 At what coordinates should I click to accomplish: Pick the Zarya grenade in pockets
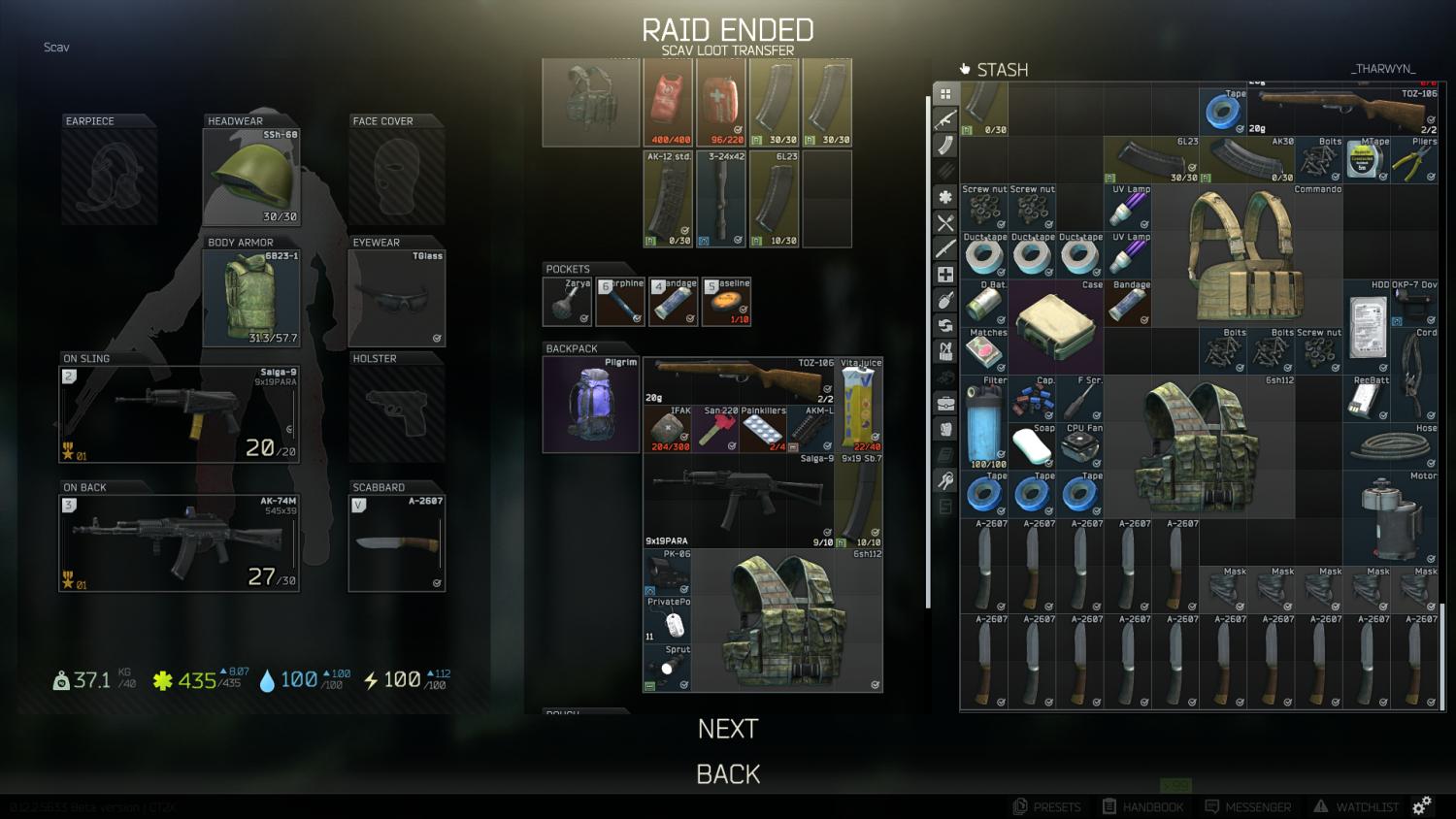click(567, 302)
